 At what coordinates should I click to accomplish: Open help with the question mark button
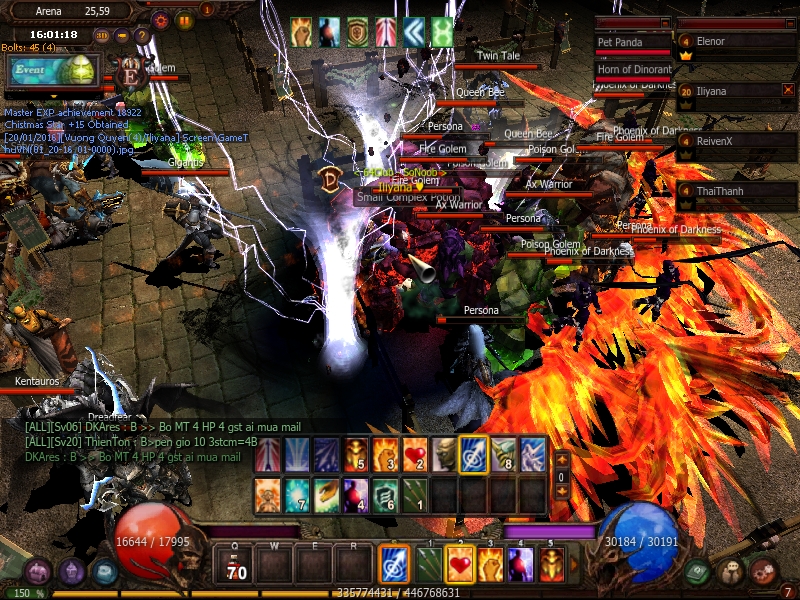click(x=141, y=35)
